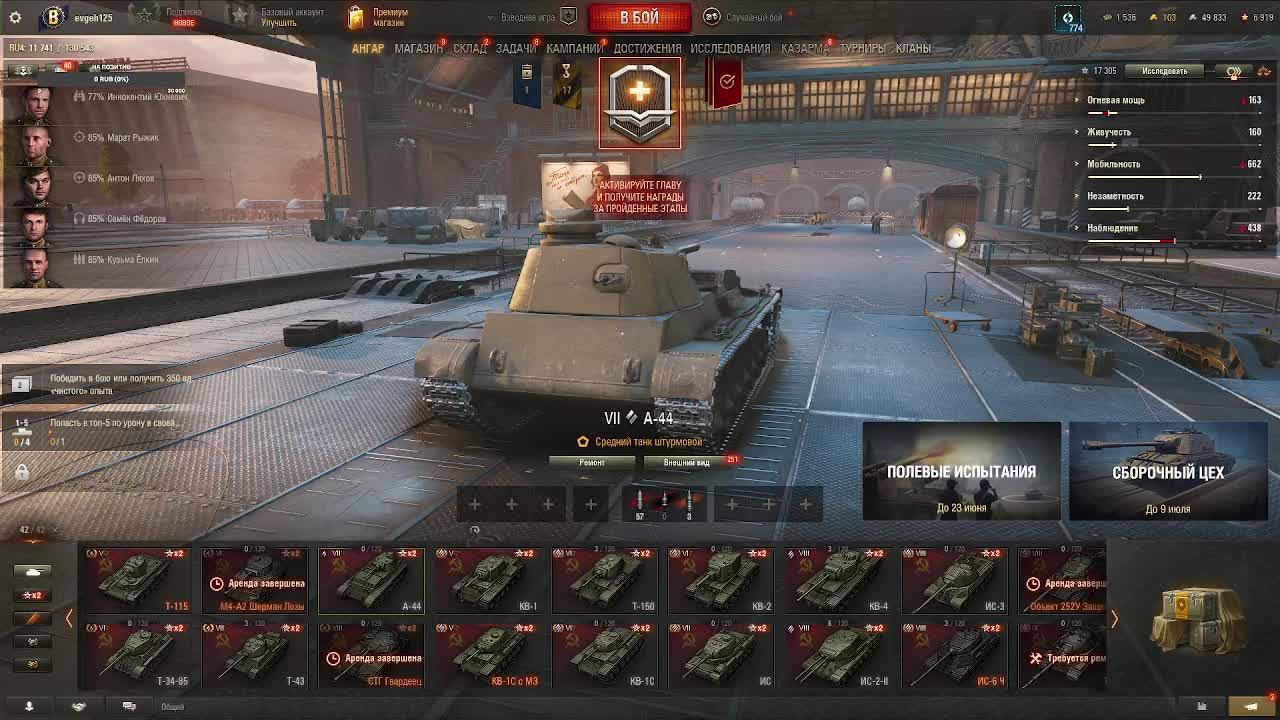Click the Исследовать button
Image resolution: width=1280 pixels, height=720 pixels.
tap(1165, 71)
